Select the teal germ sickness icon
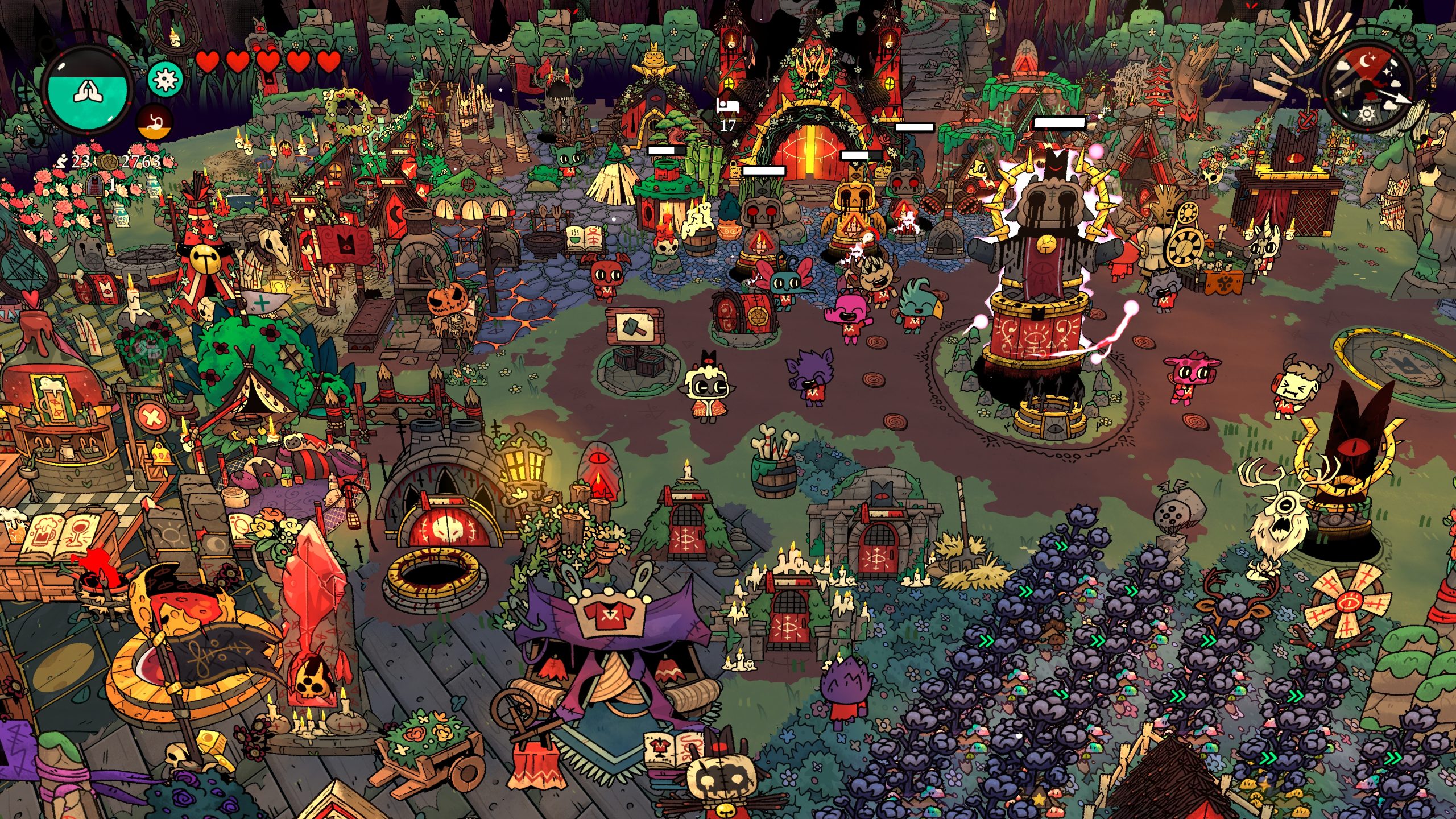 click(x=165, y=79)
